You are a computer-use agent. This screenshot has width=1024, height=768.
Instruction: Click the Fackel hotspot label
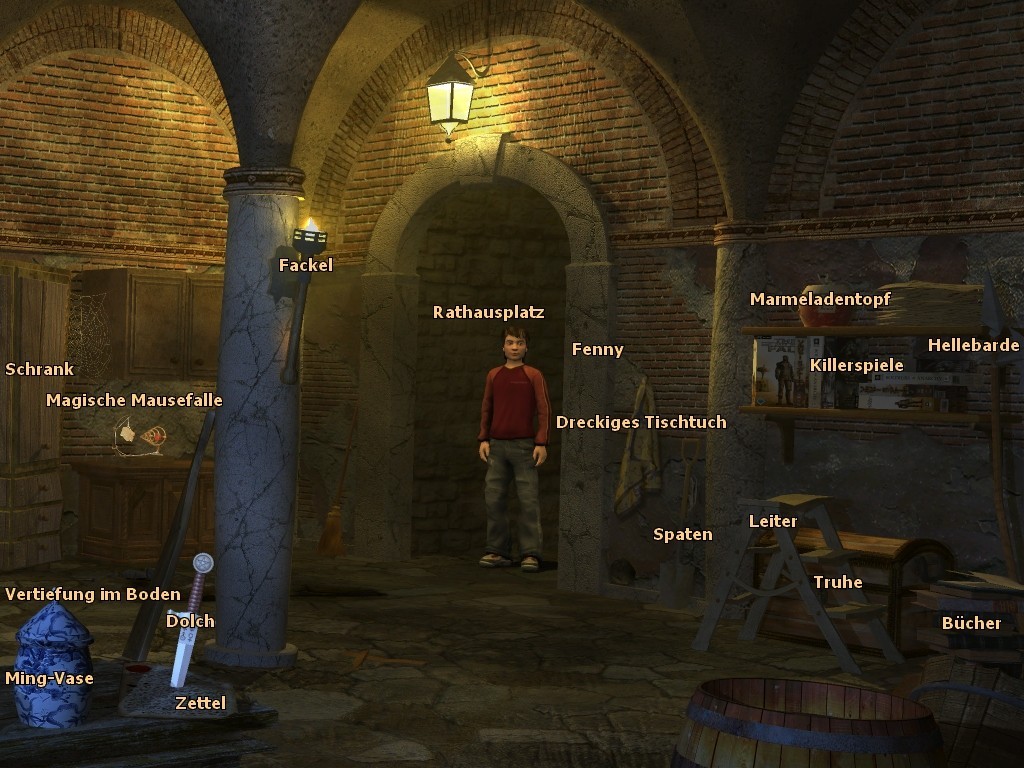click(306, 265)
